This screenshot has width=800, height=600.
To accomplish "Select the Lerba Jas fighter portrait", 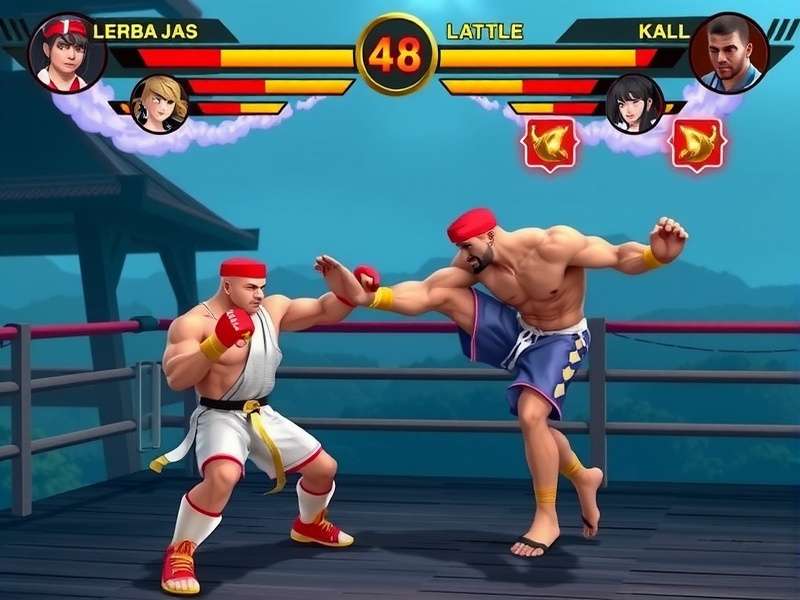I will 67,52.
